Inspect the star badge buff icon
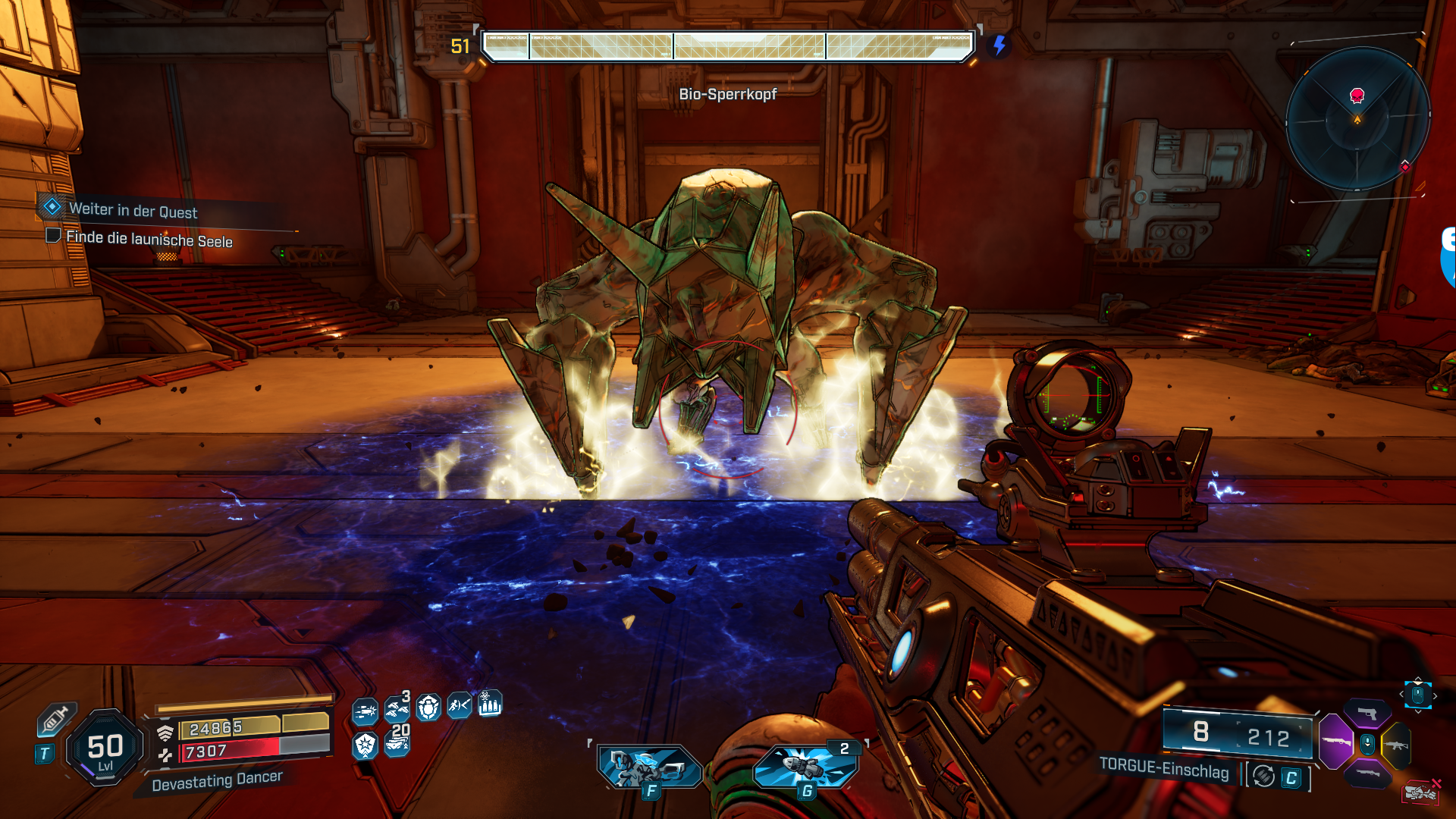The image size is (1456, 819). (365, 745)
